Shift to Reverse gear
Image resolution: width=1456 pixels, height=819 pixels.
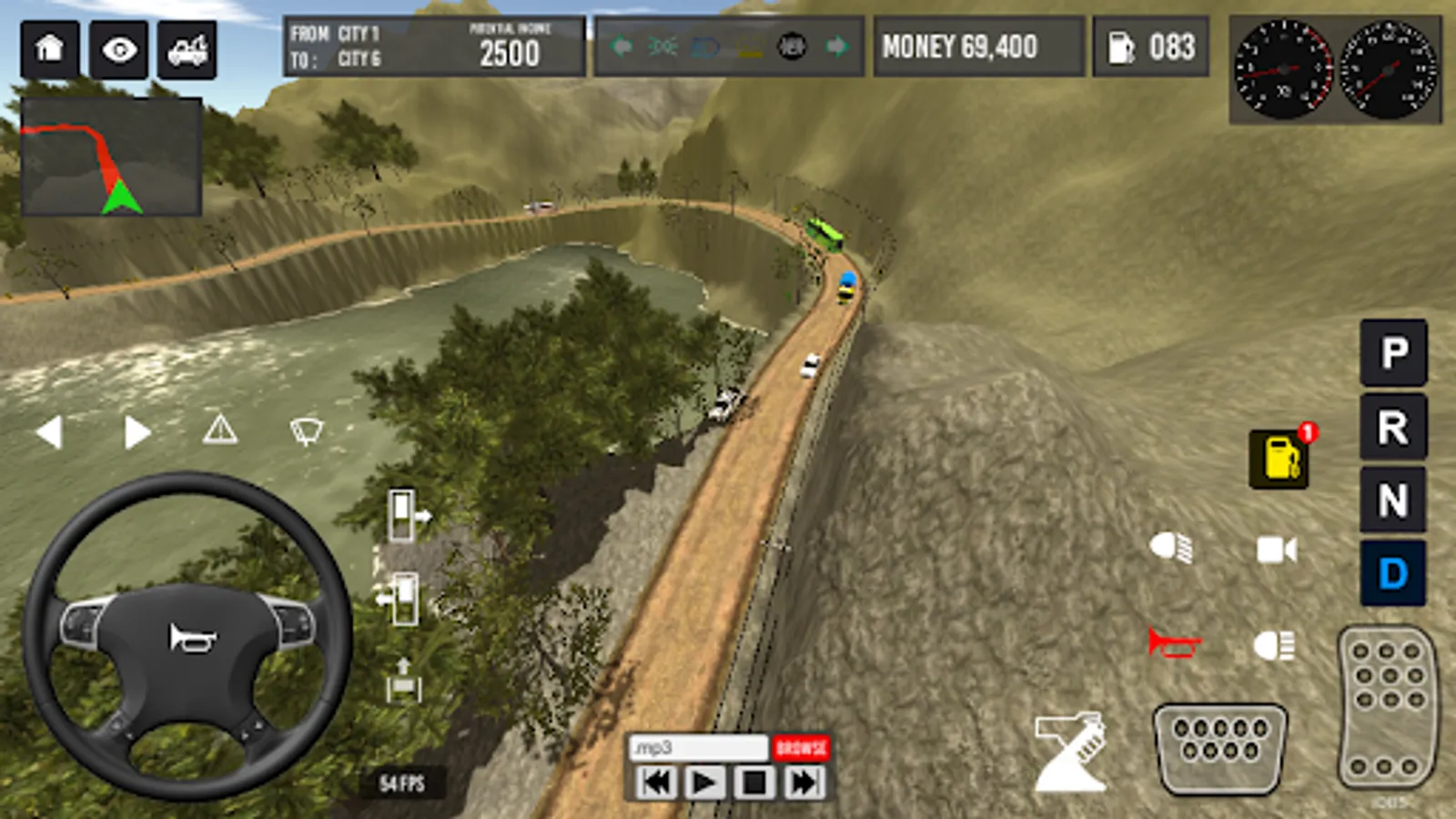click(x=1393, y=427)
